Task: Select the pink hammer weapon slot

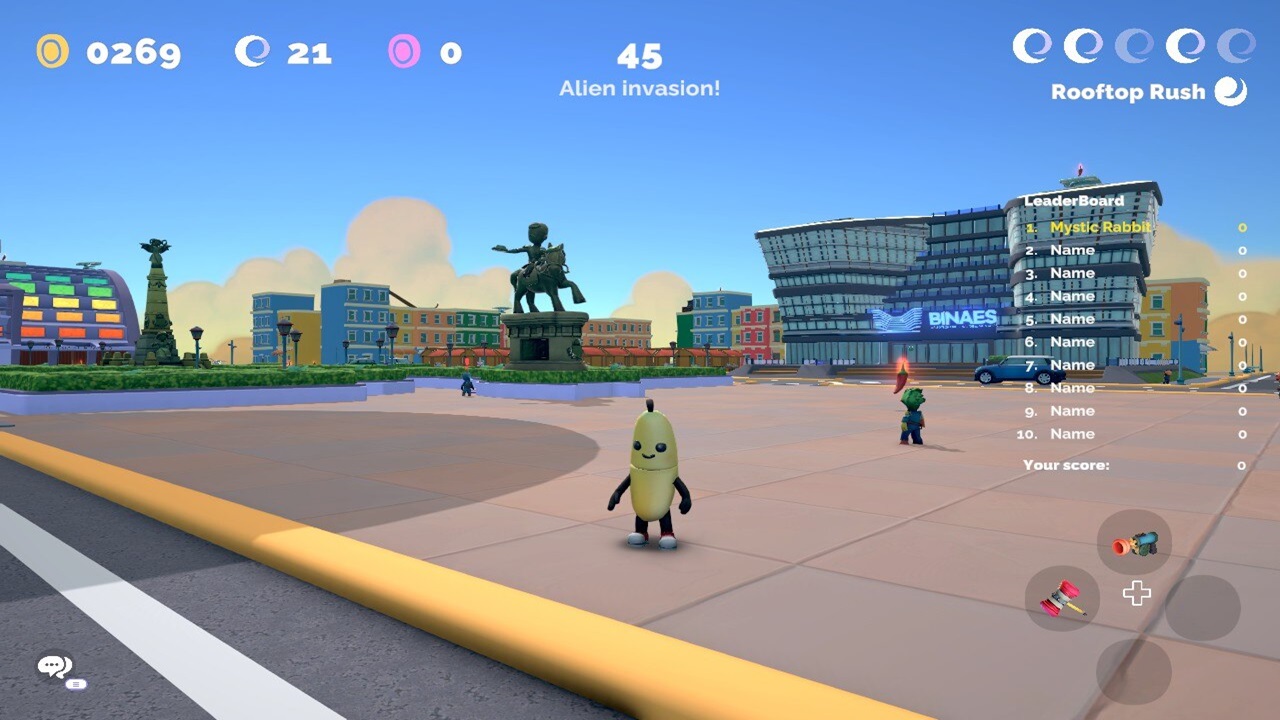Action: [x=1062, y=599]
